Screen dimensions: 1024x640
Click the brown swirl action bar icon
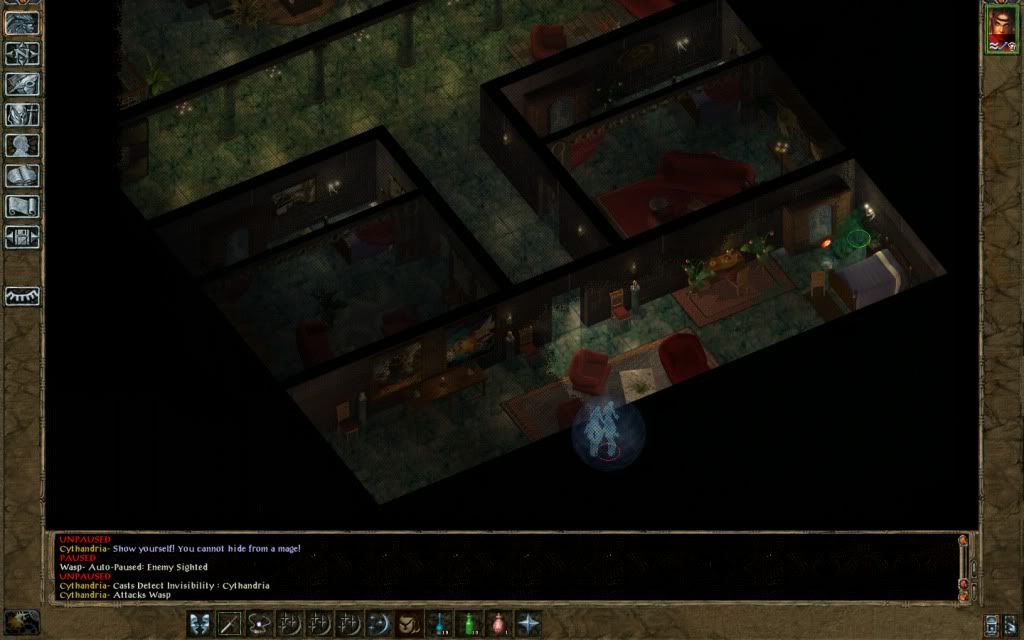click(408, 623)
